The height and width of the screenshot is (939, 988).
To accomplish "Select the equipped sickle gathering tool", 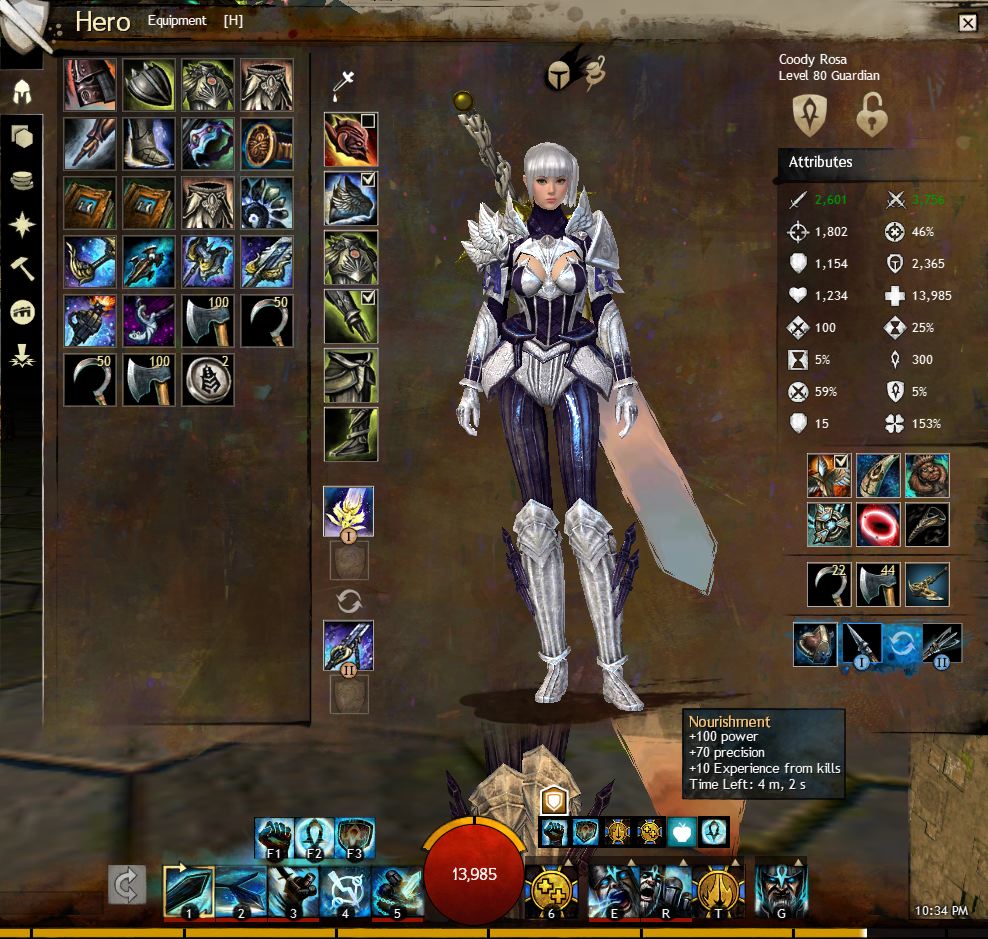I will [x=829, y=584].
